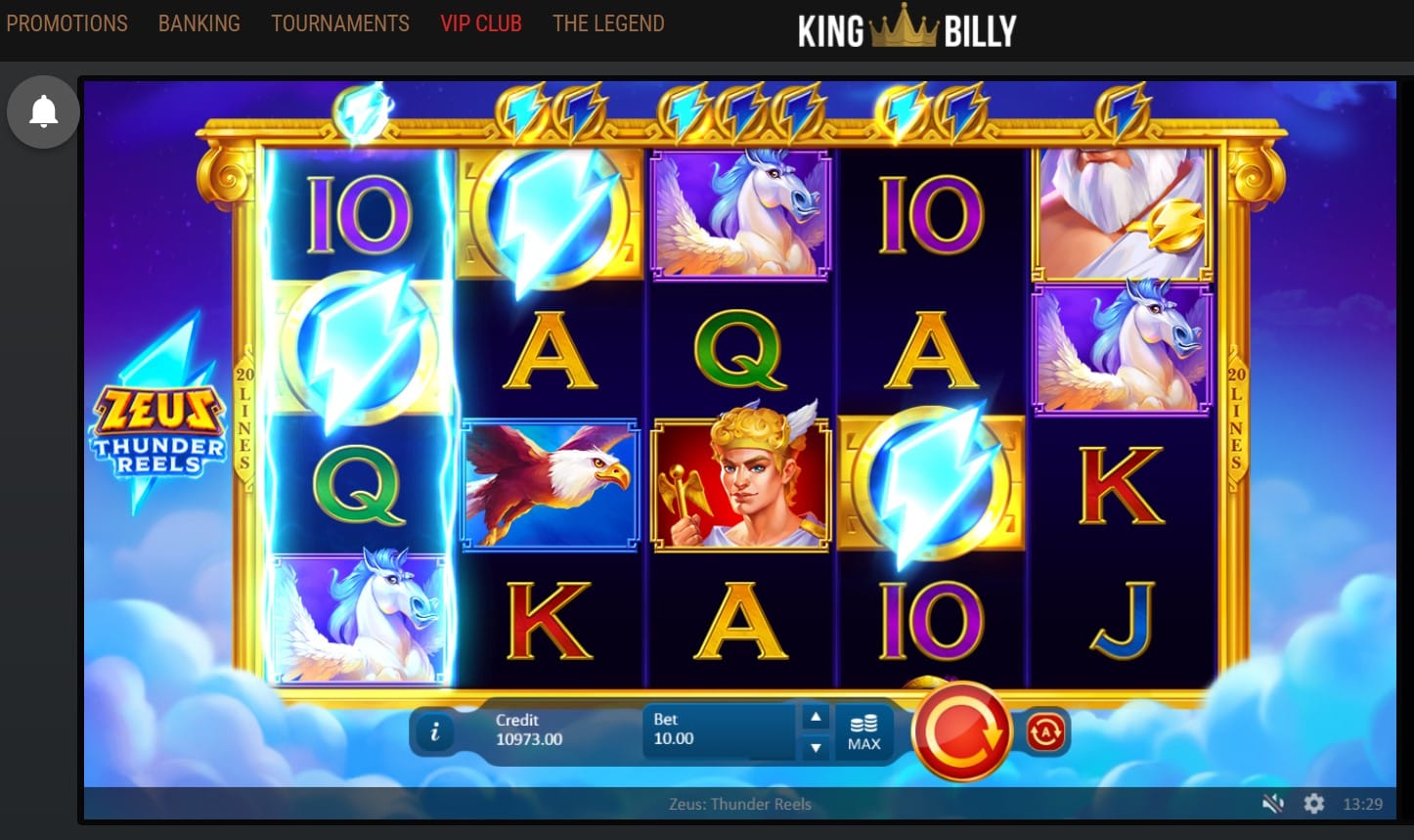Go to the BANKING section
1414x840 pixels.
[199, 23]
